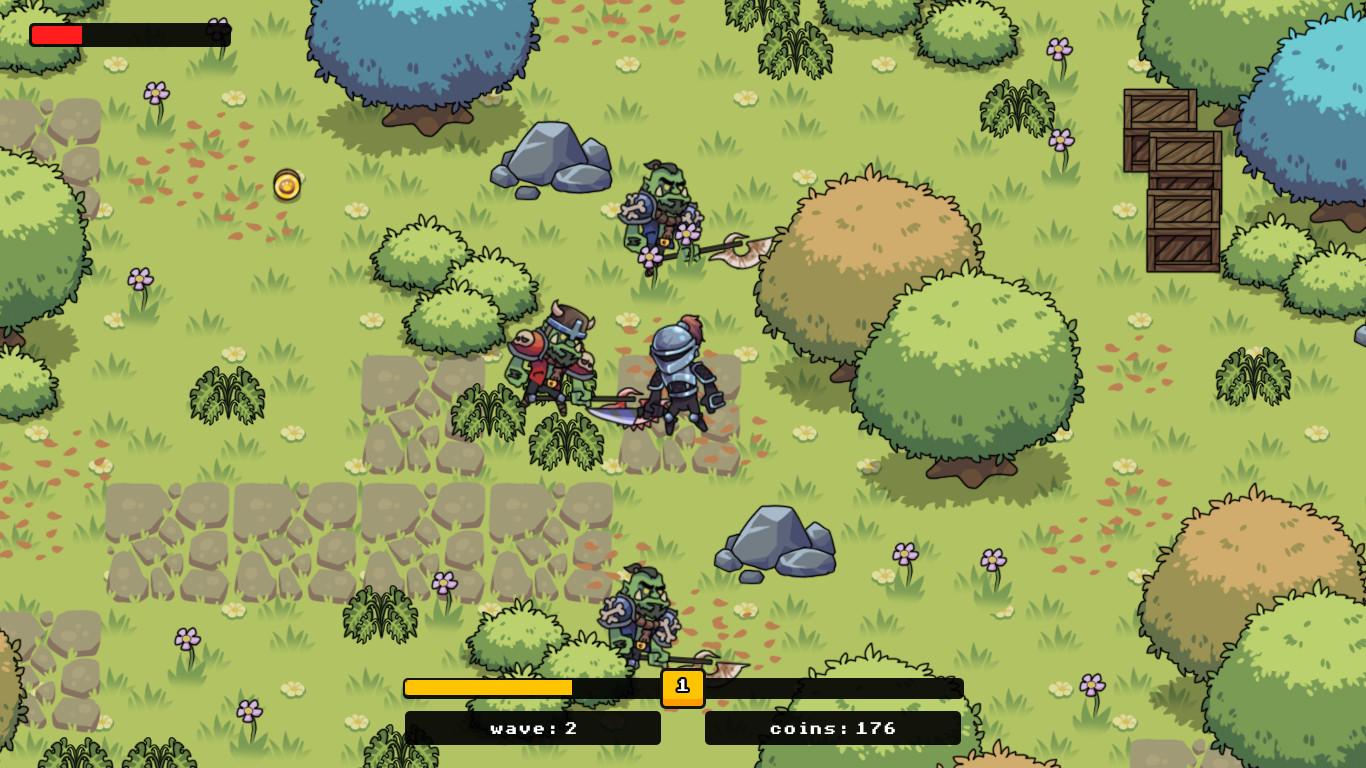Click the boulder pile below the knight

pyautogui.click(x=775, y=545)
